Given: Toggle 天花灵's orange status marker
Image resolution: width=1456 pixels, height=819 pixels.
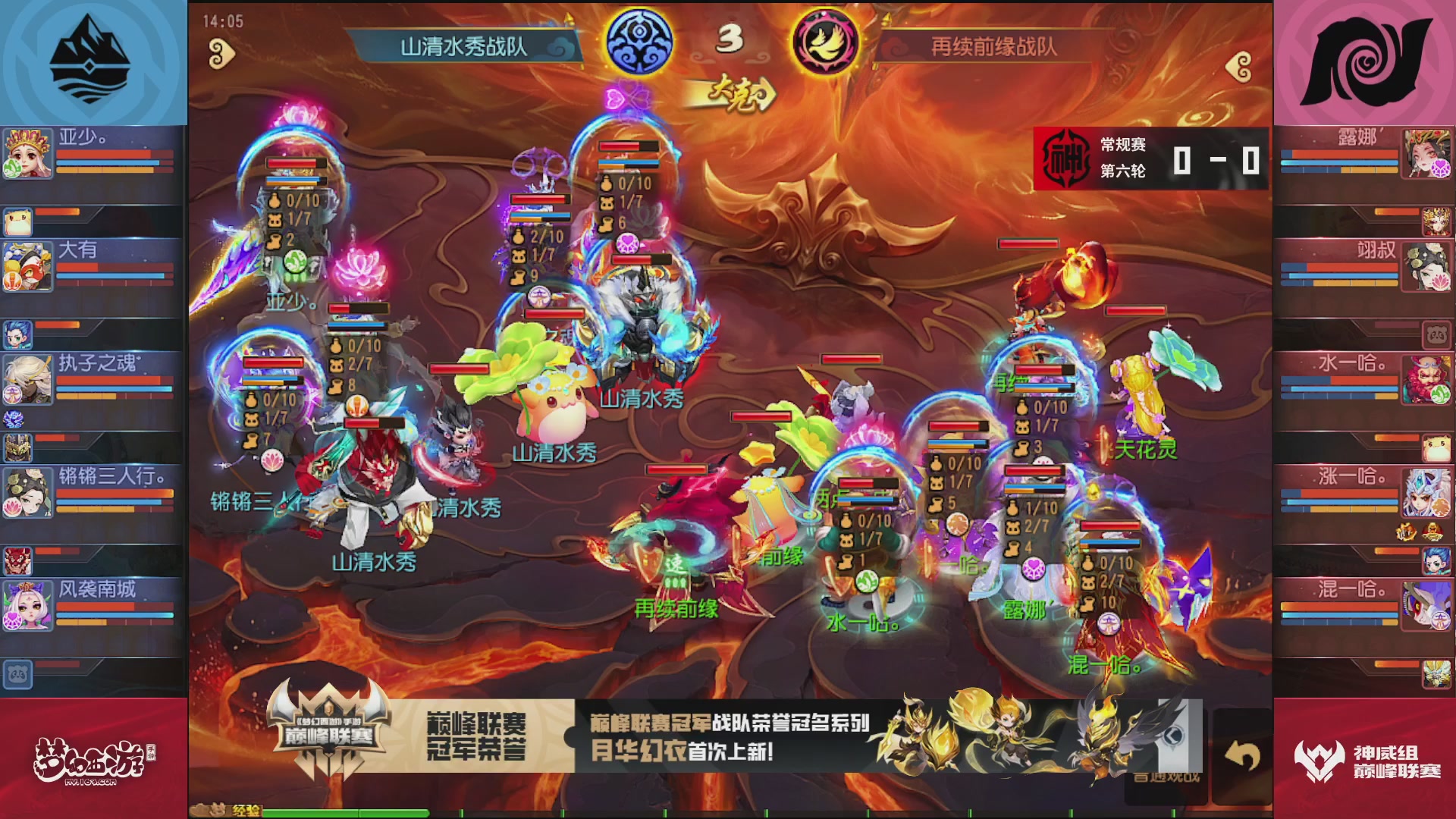Looking at the screenshot, I should point(1104,445).
